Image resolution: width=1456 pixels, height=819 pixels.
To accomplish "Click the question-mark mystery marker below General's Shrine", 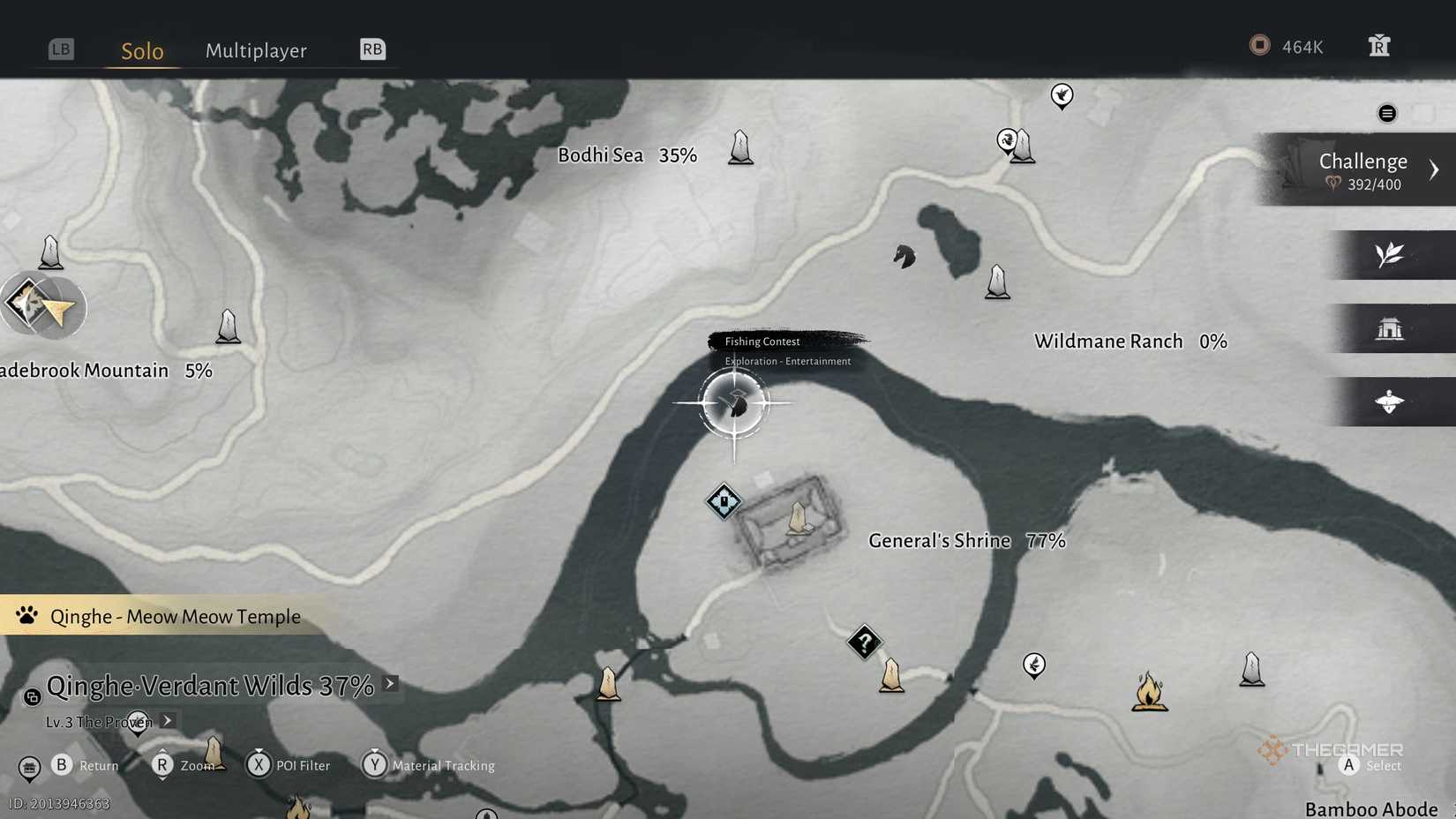I will pyautogui.click(x=864, y=643).
